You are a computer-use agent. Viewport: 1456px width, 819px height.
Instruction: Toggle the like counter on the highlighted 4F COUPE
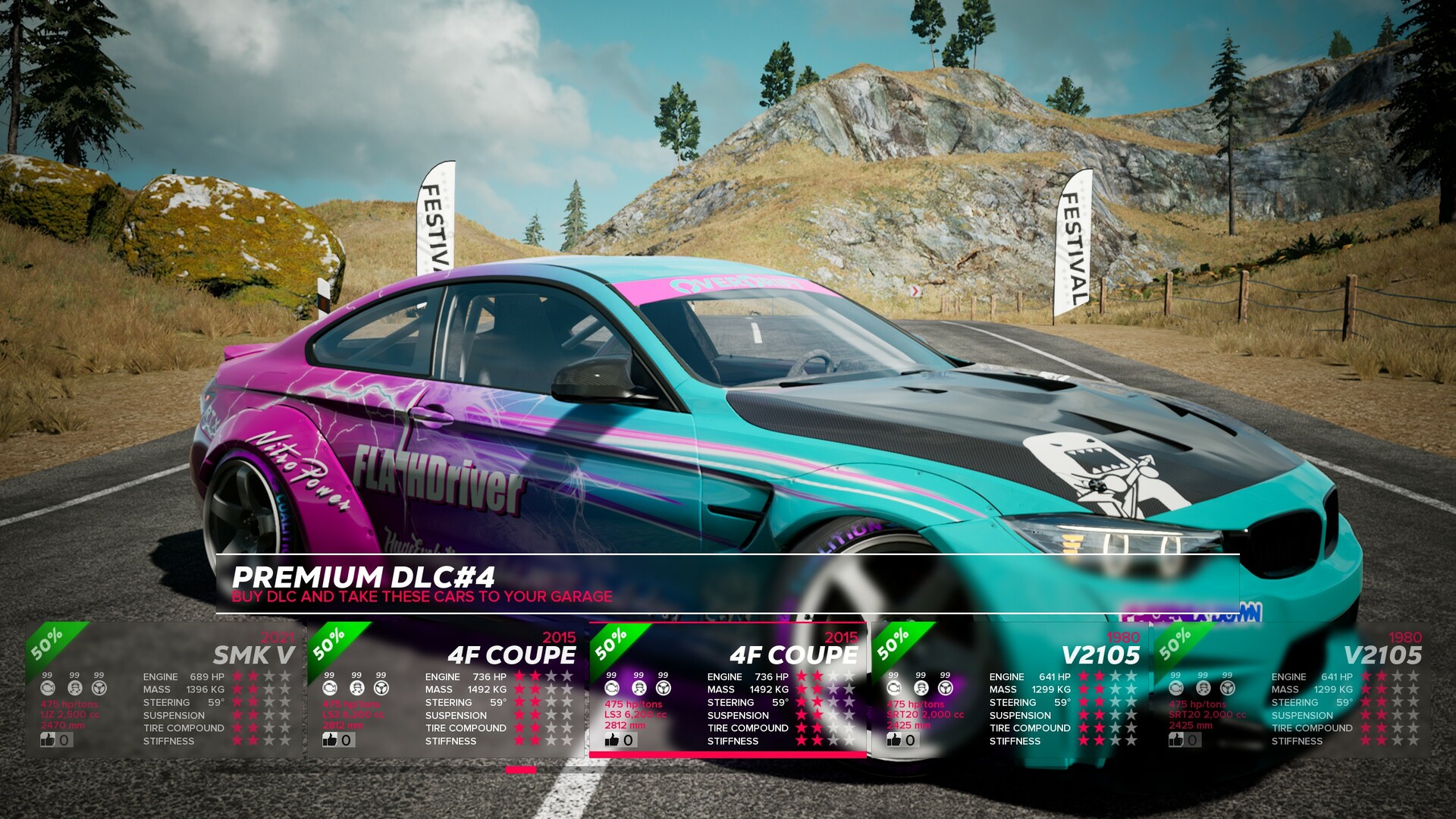click(x=611, y=741)
